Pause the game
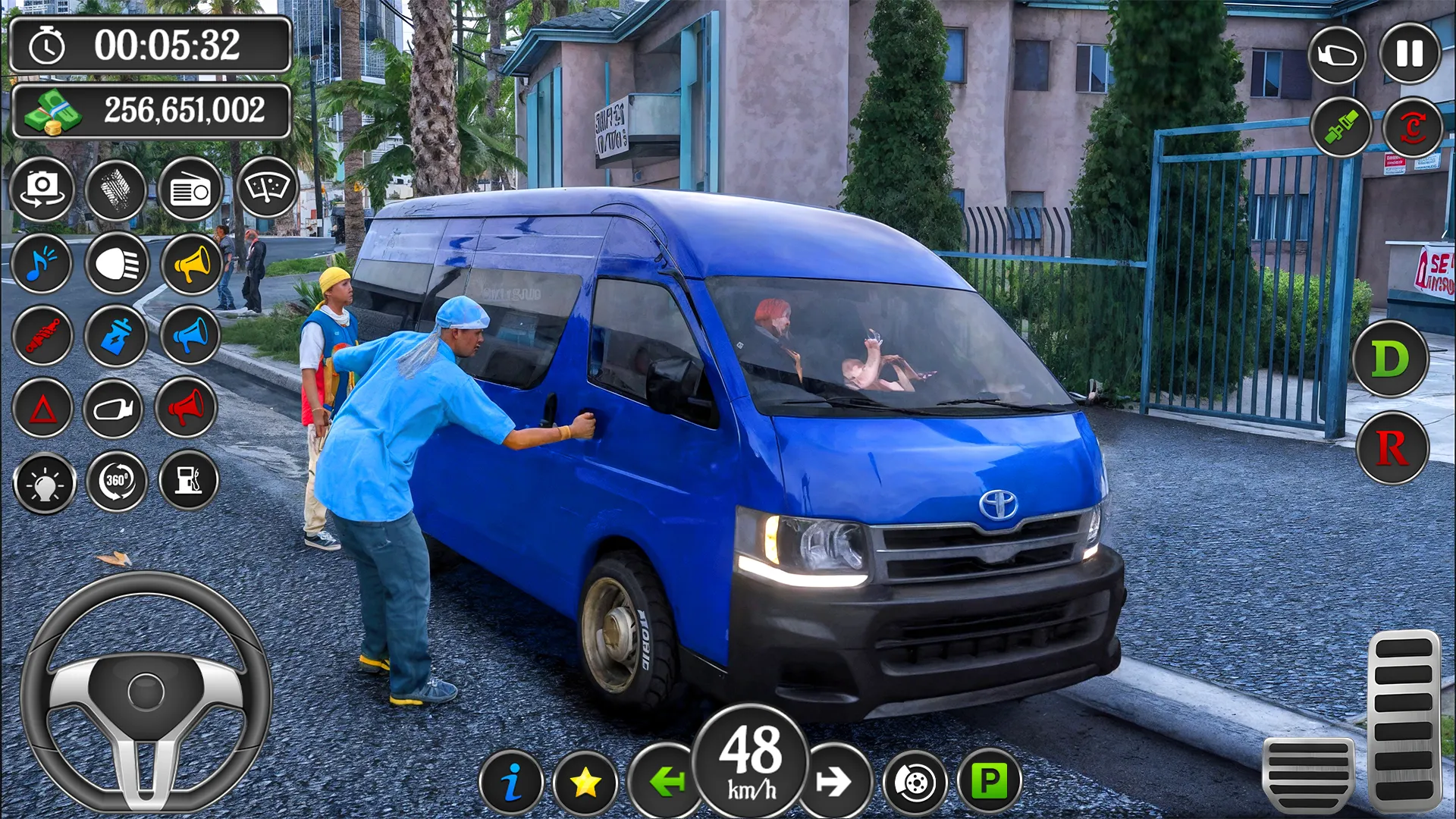The width and height of the screenshot is (1456, 819). [x=1409, y=54]
